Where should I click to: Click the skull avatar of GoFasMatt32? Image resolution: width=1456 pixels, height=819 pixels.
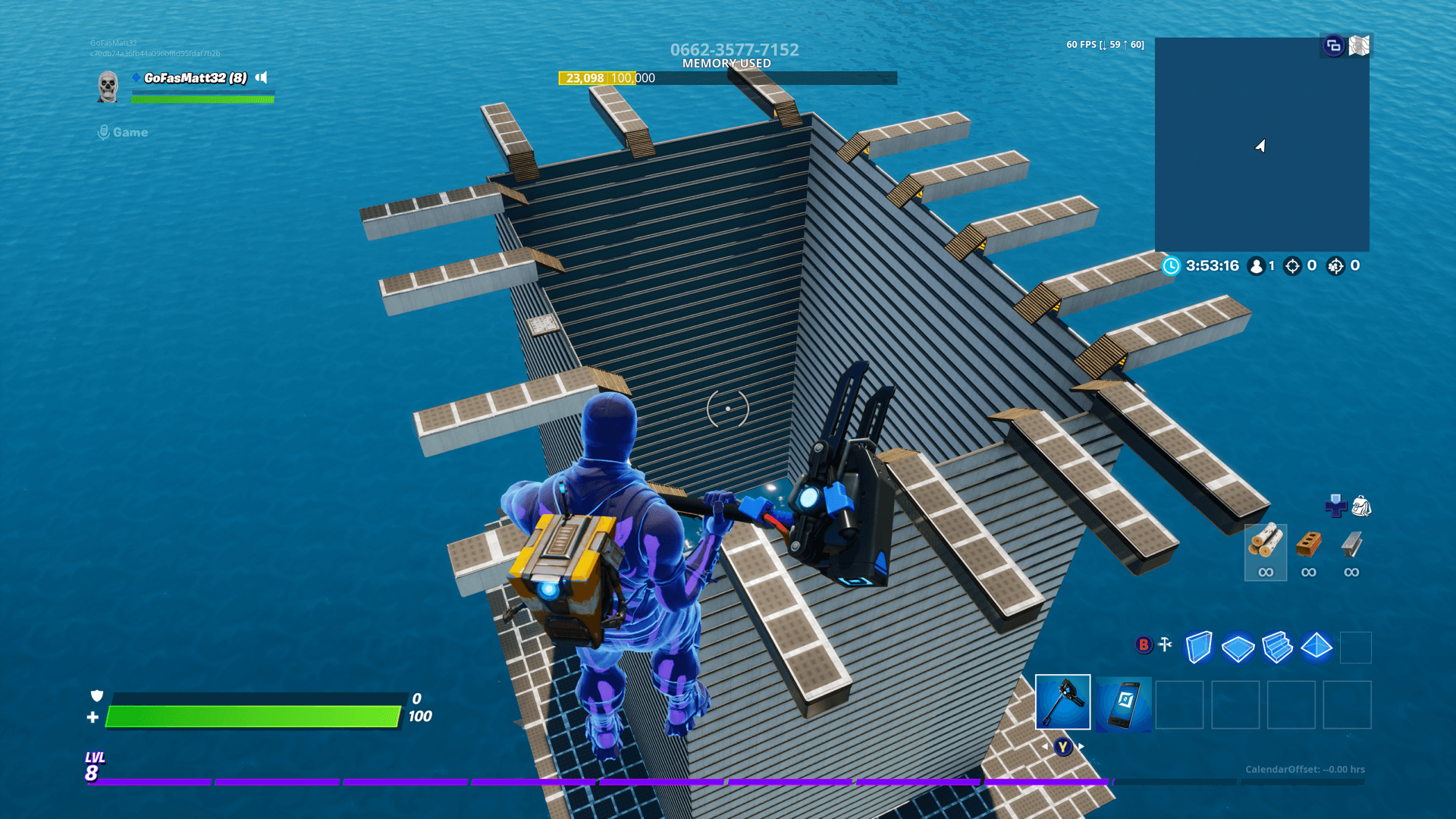click(x=108, y=86)
